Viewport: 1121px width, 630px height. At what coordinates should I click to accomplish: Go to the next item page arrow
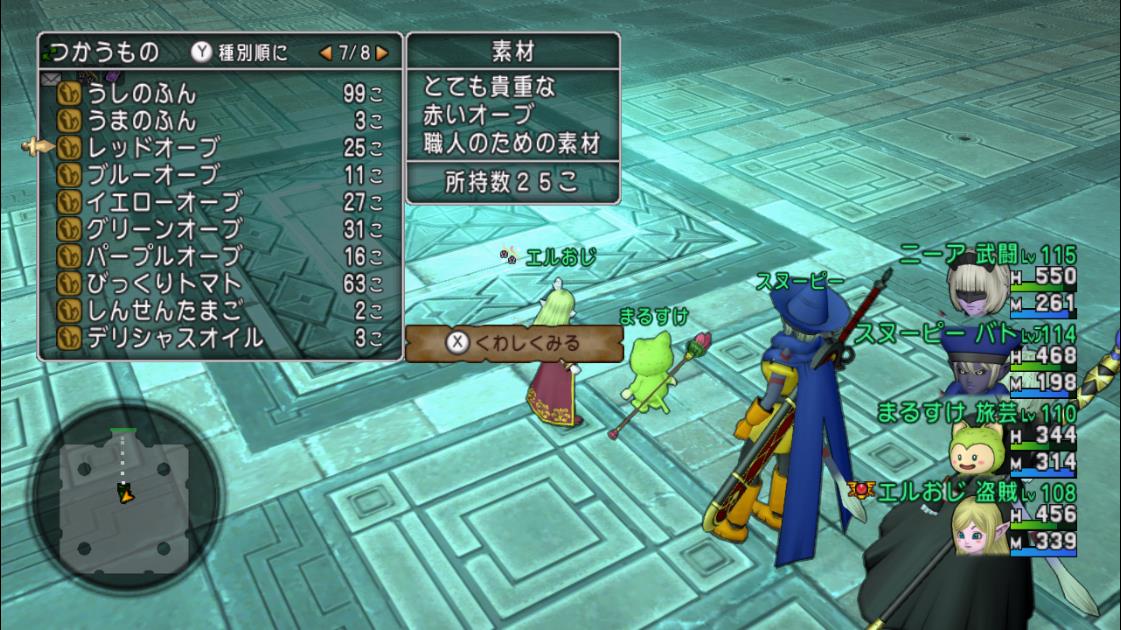382,52
